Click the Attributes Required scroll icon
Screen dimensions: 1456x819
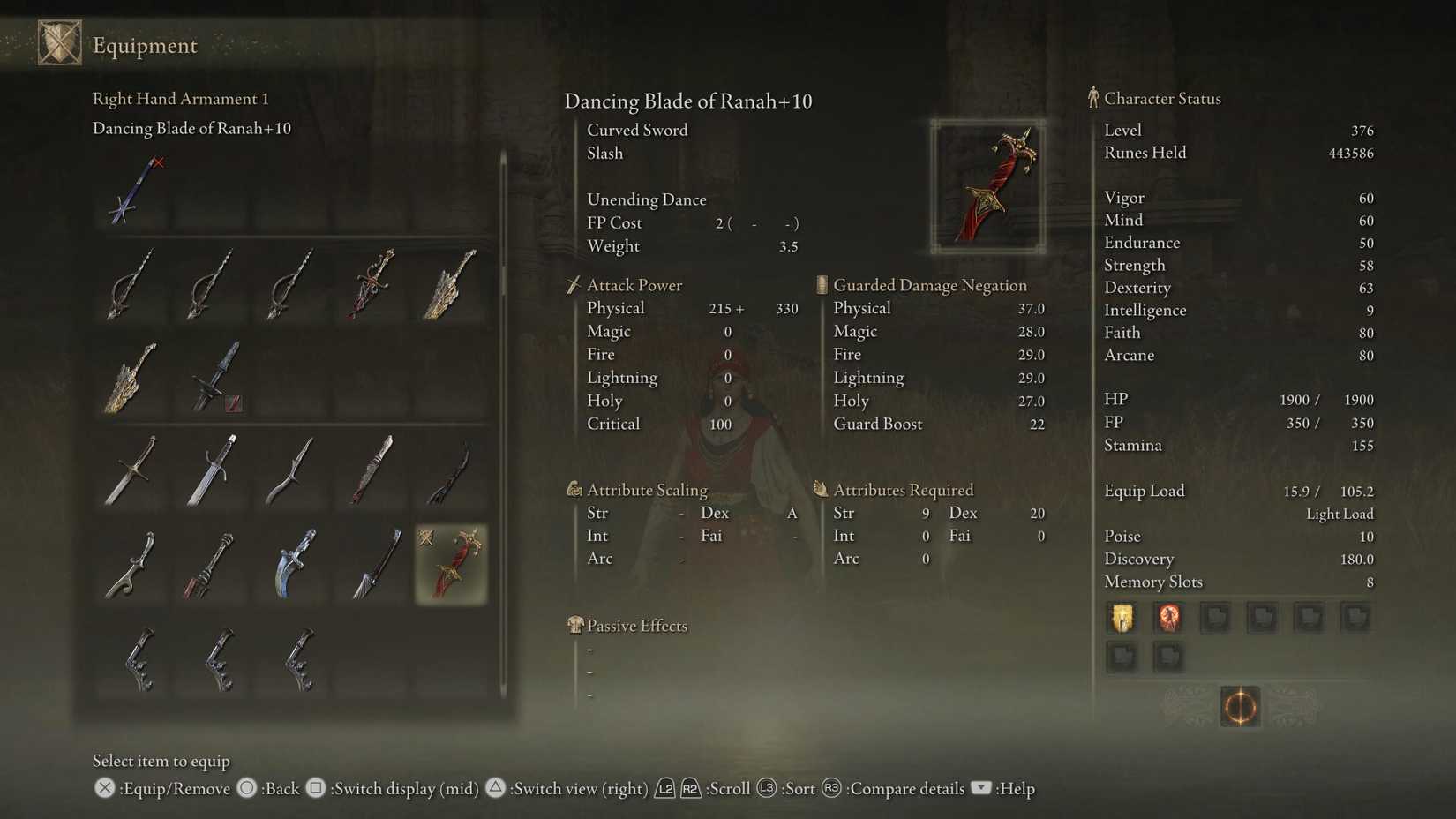[x=821, y=488]
